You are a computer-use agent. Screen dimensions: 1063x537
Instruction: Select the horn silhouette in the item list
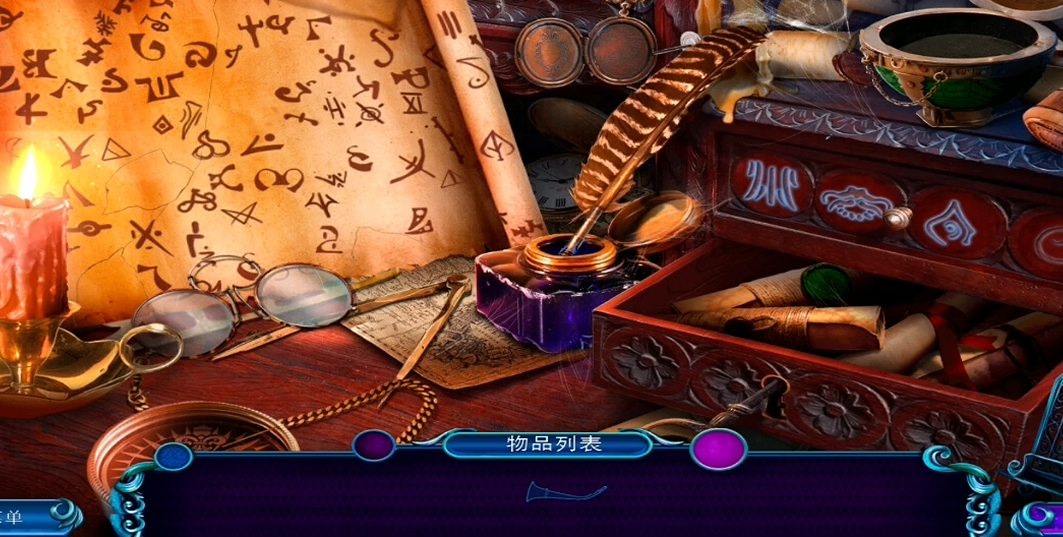565,492
